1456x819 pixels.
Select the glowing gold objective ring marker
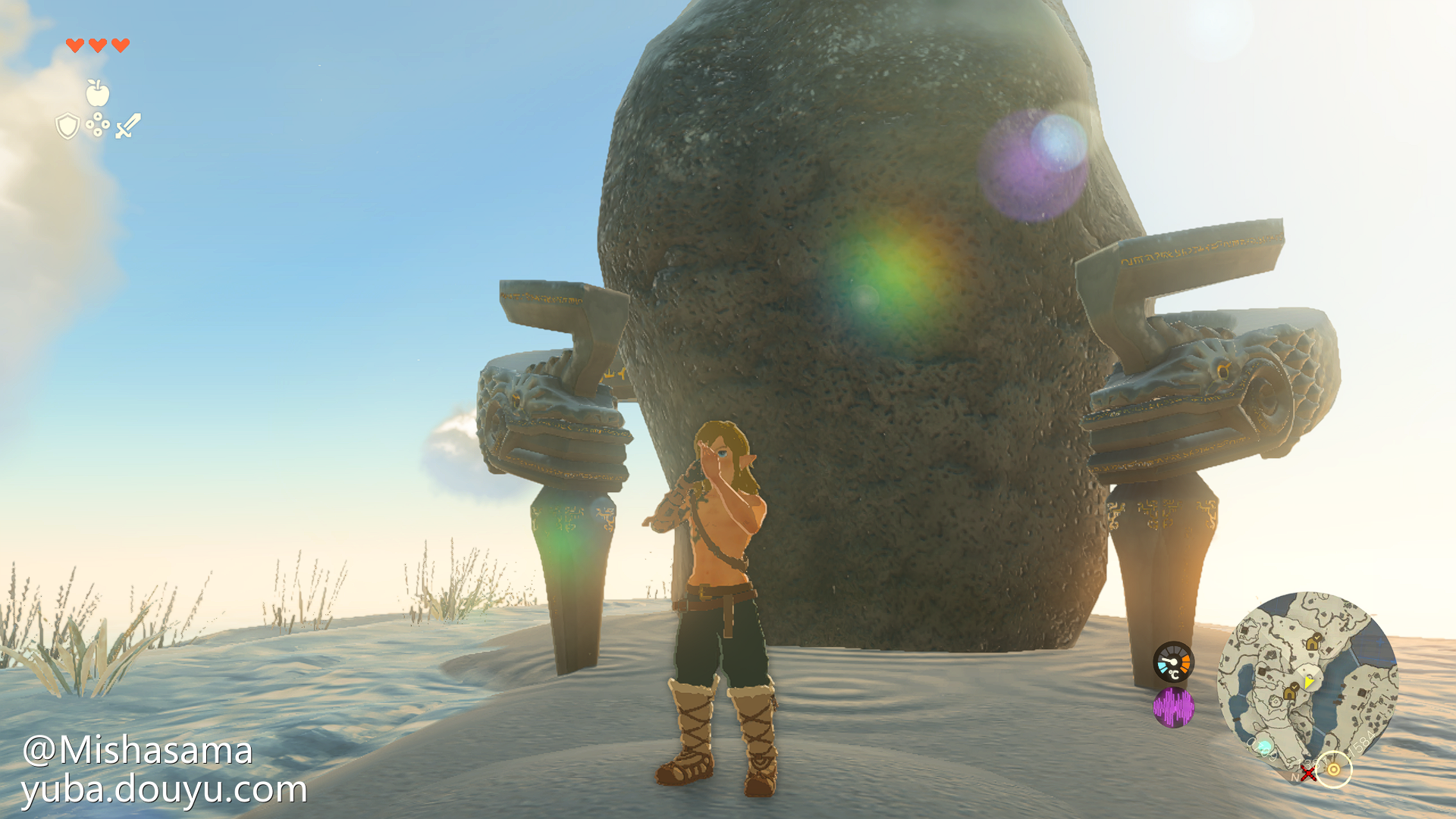(1334, 770)
